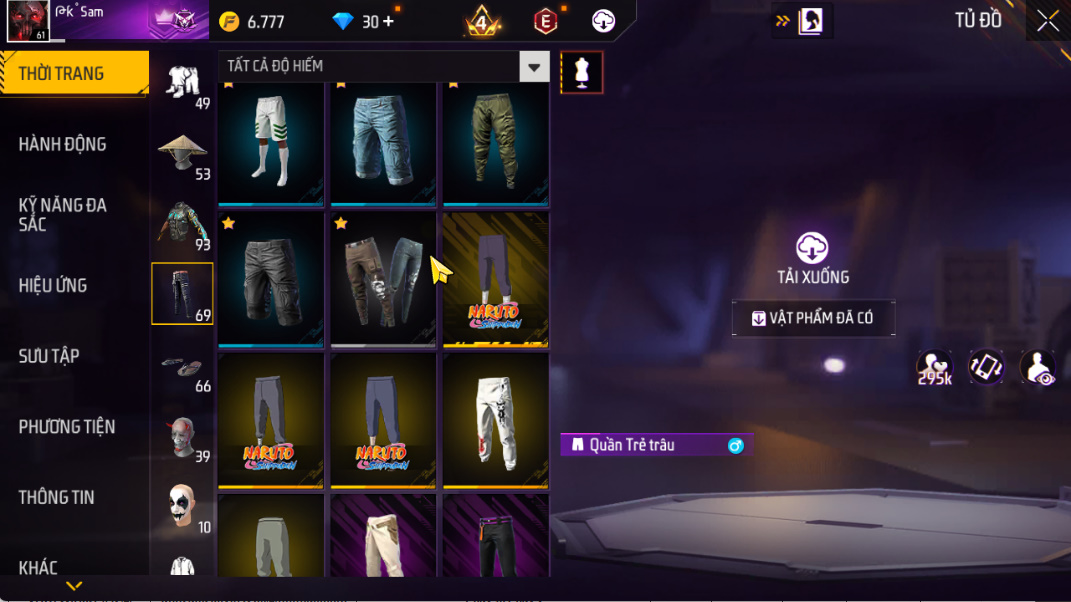Select the white shorts with green stripes
1071x602 pixels.
coord(271,142)
